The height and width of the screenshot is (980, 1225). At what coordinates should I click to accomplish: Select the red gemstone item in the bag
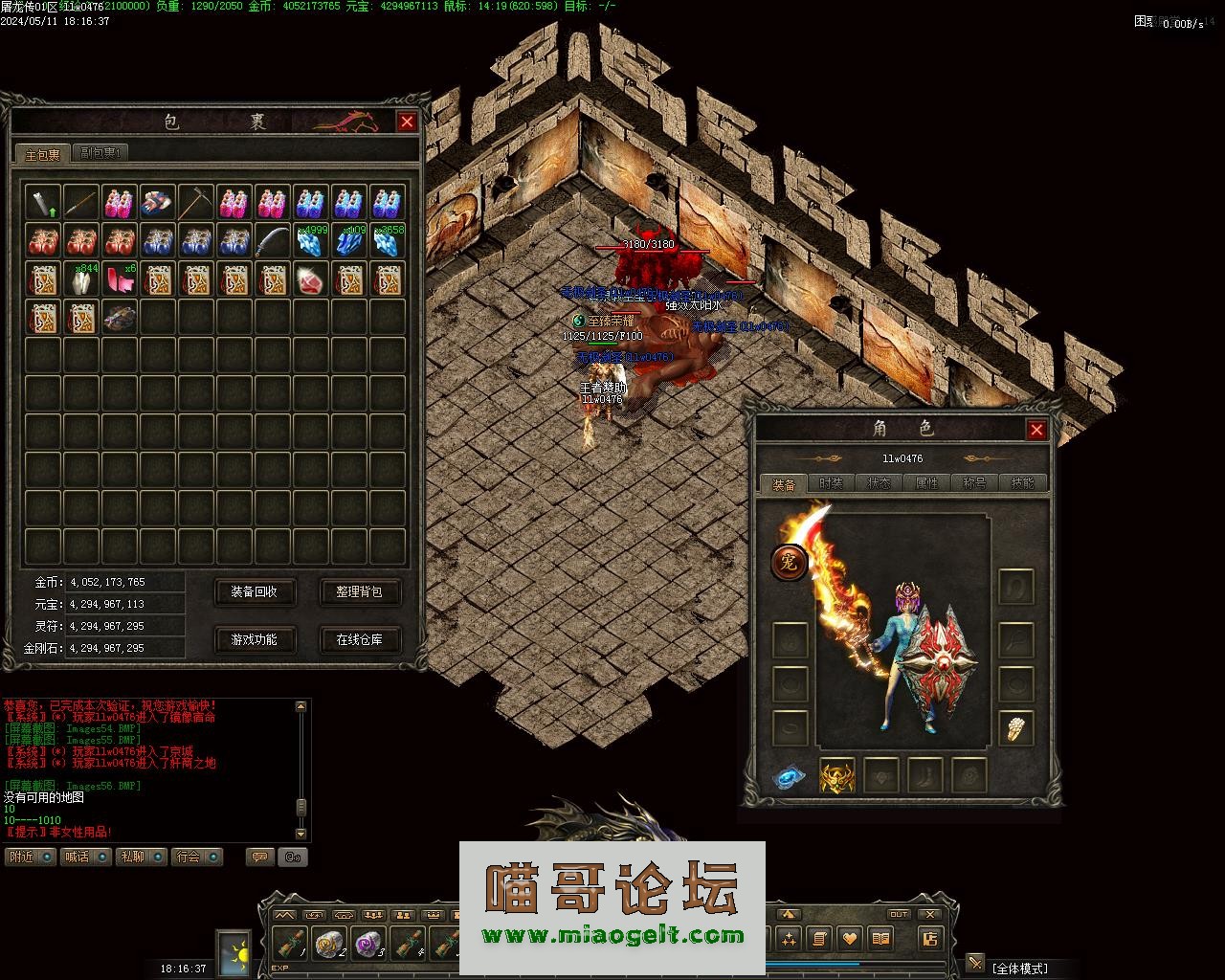tap(311, 279)
